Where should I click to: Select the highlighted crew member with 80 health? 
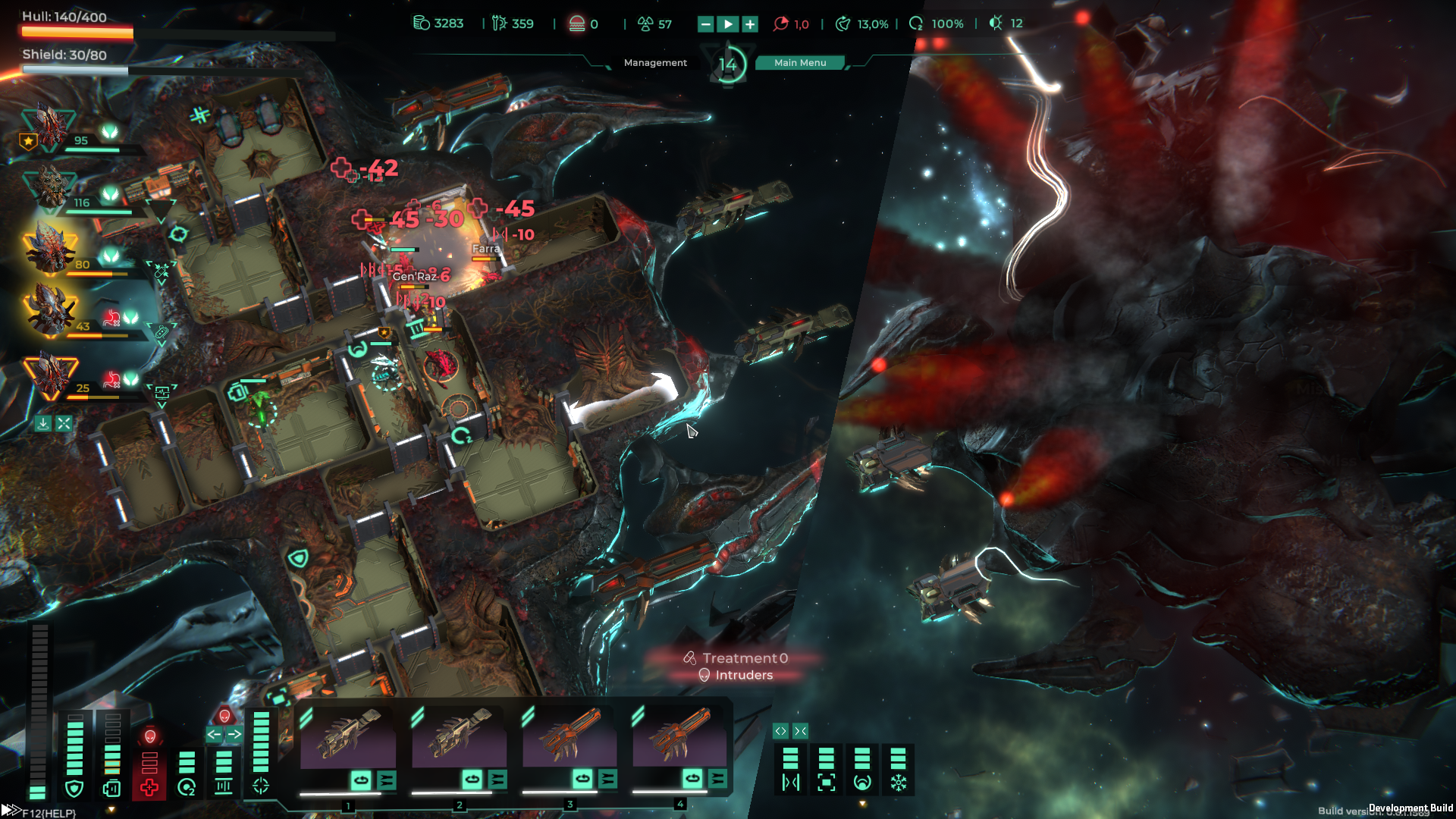(49, 249)
